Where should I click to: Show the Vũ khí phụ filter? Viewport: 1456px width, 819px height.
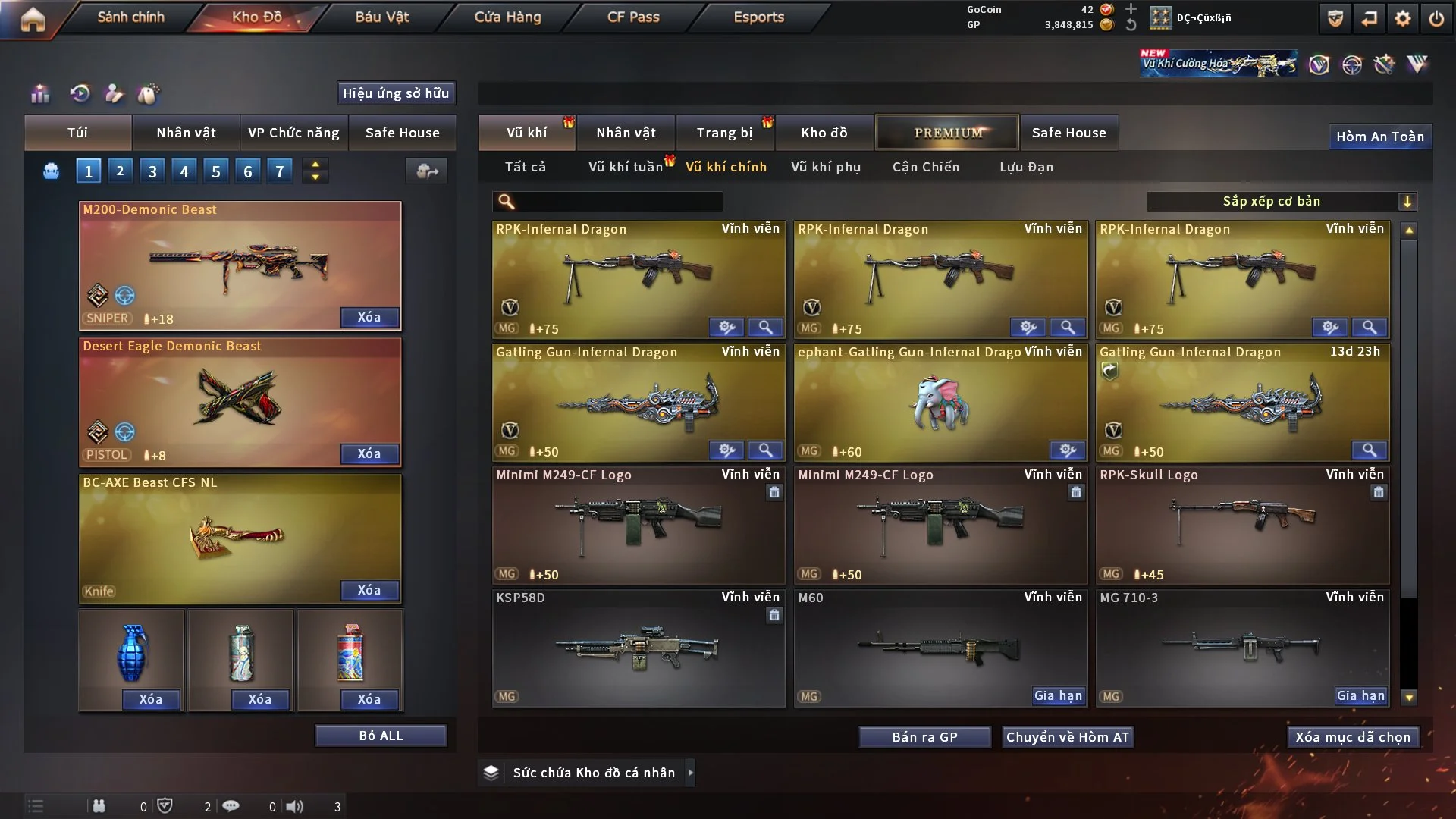point(826,167)
